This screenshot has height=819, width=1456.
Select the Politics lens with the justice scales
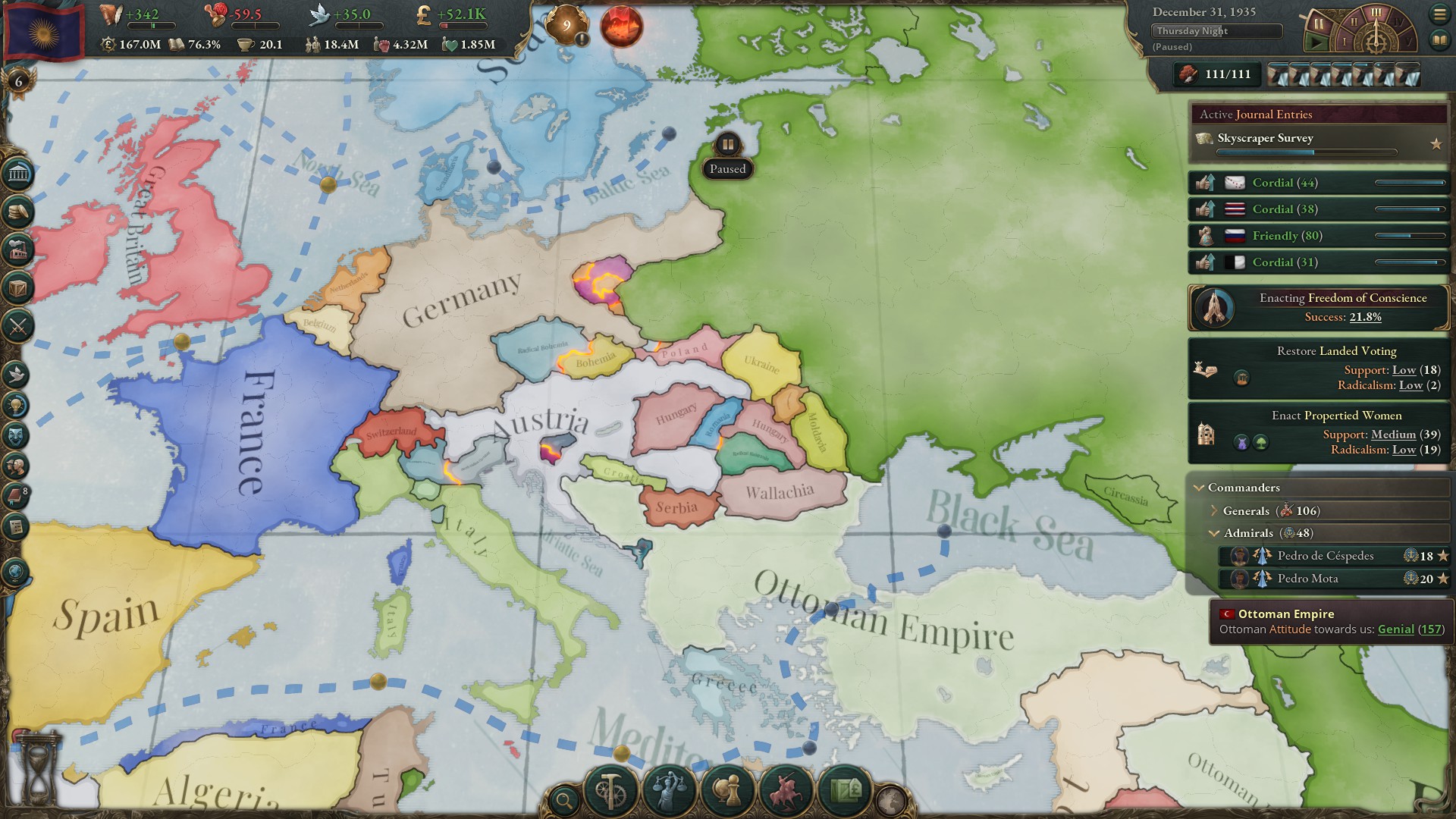[669, 792]
